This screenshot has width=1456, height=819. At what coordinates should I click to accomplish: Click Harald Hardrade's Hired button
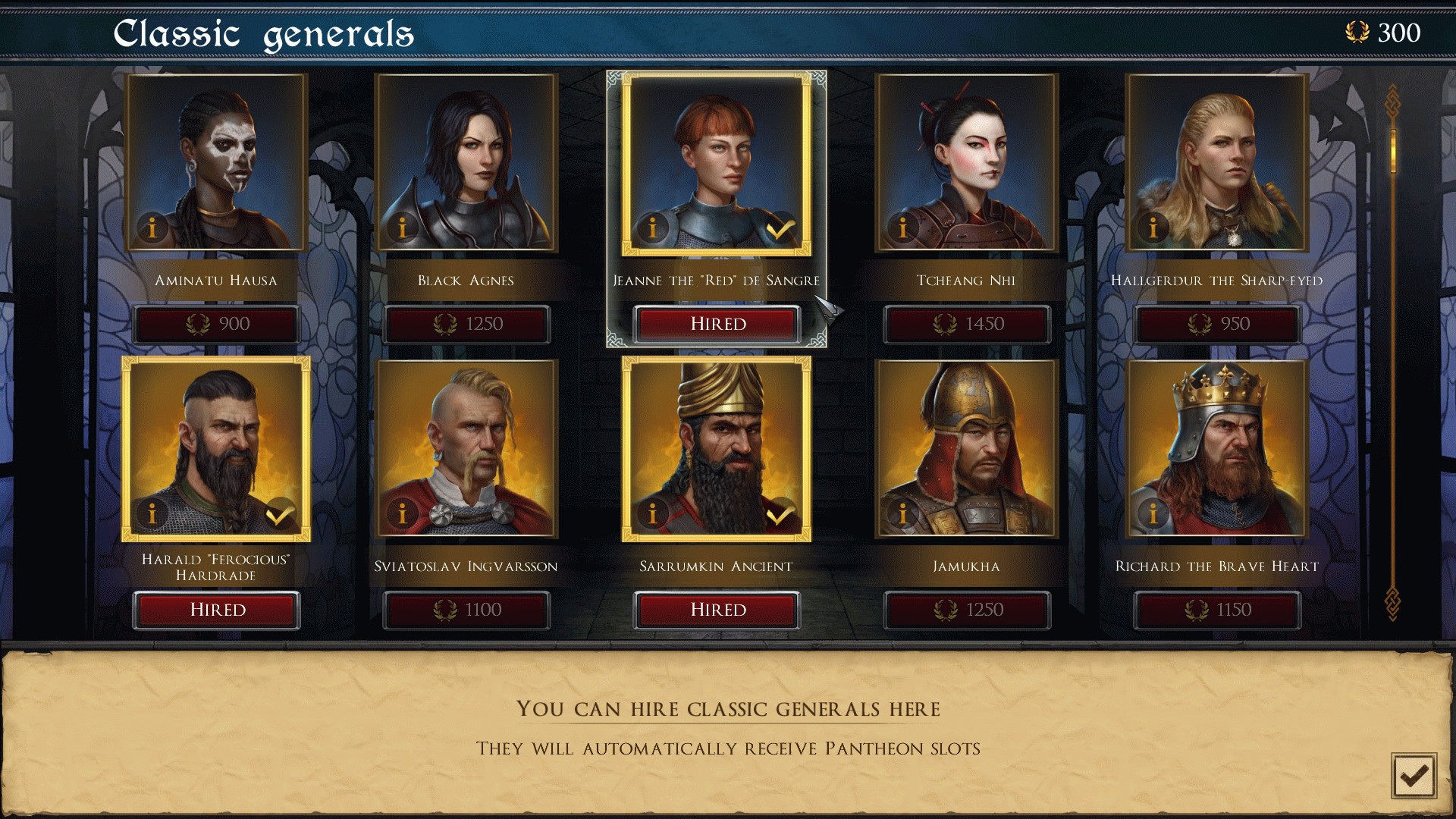[x=217, y=610]
